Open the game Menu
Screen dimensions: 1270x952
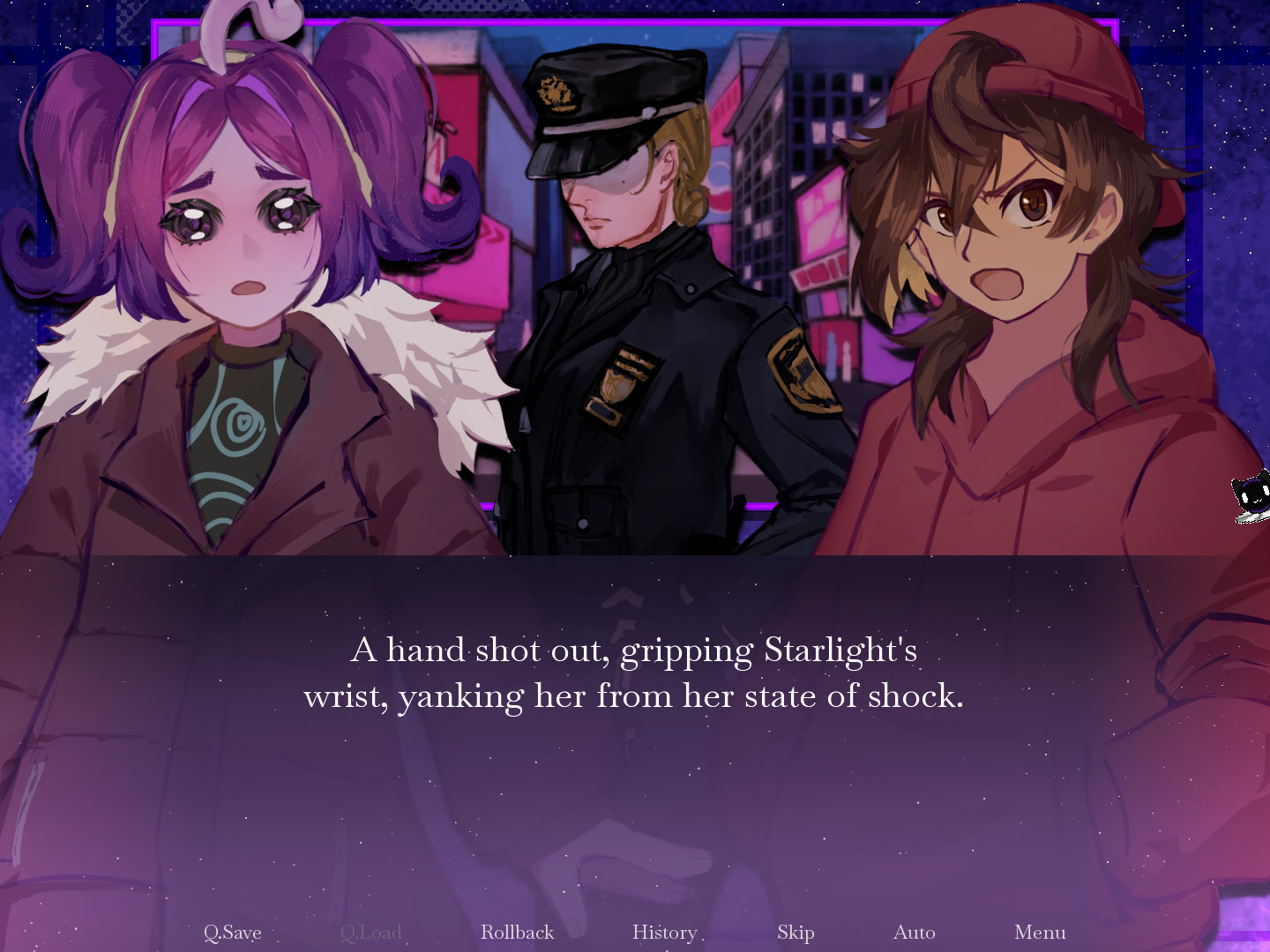point(1040,932)
